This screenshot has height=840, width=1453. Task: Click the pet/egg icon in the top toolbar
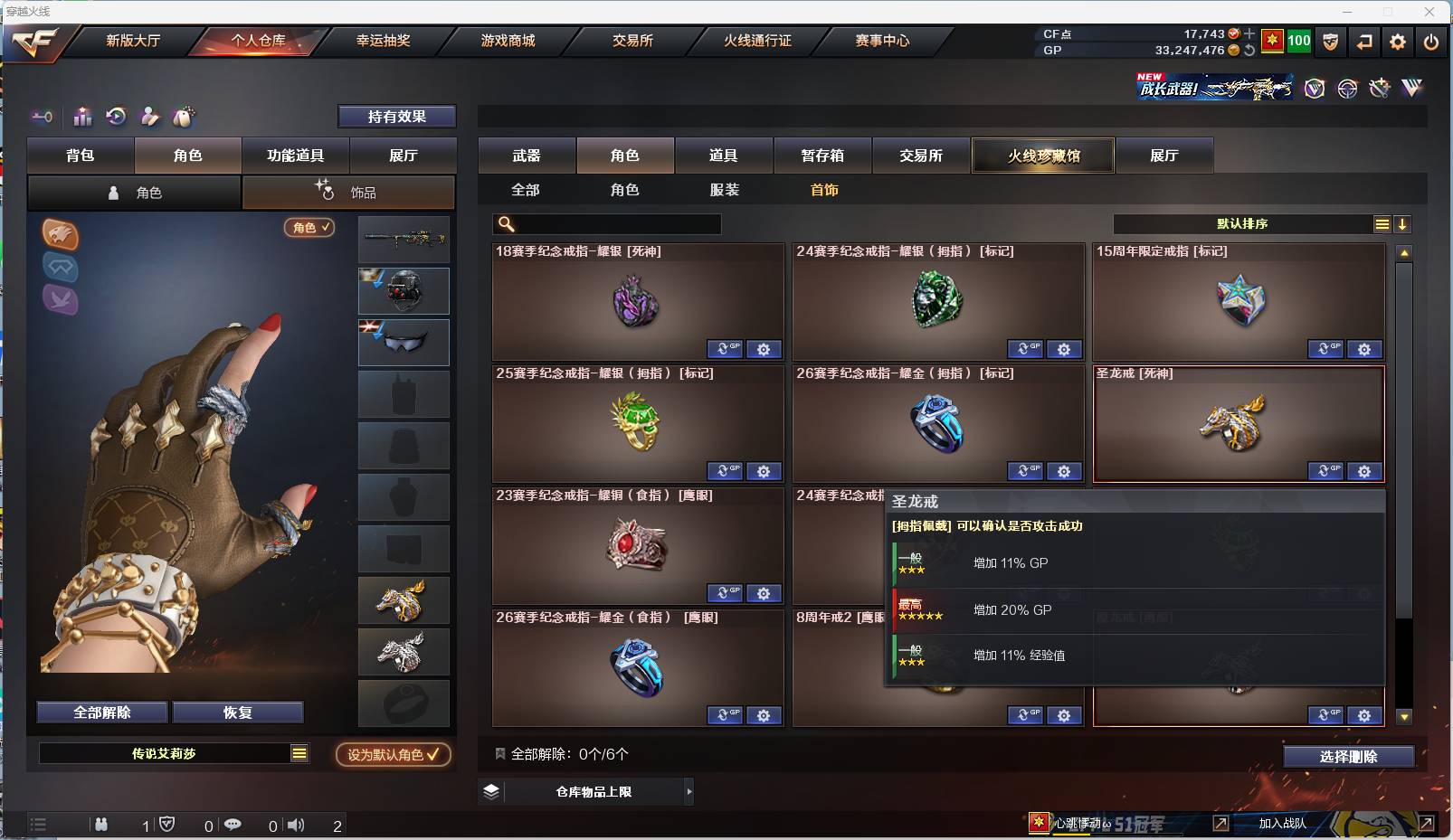click(x=183, y=117)
